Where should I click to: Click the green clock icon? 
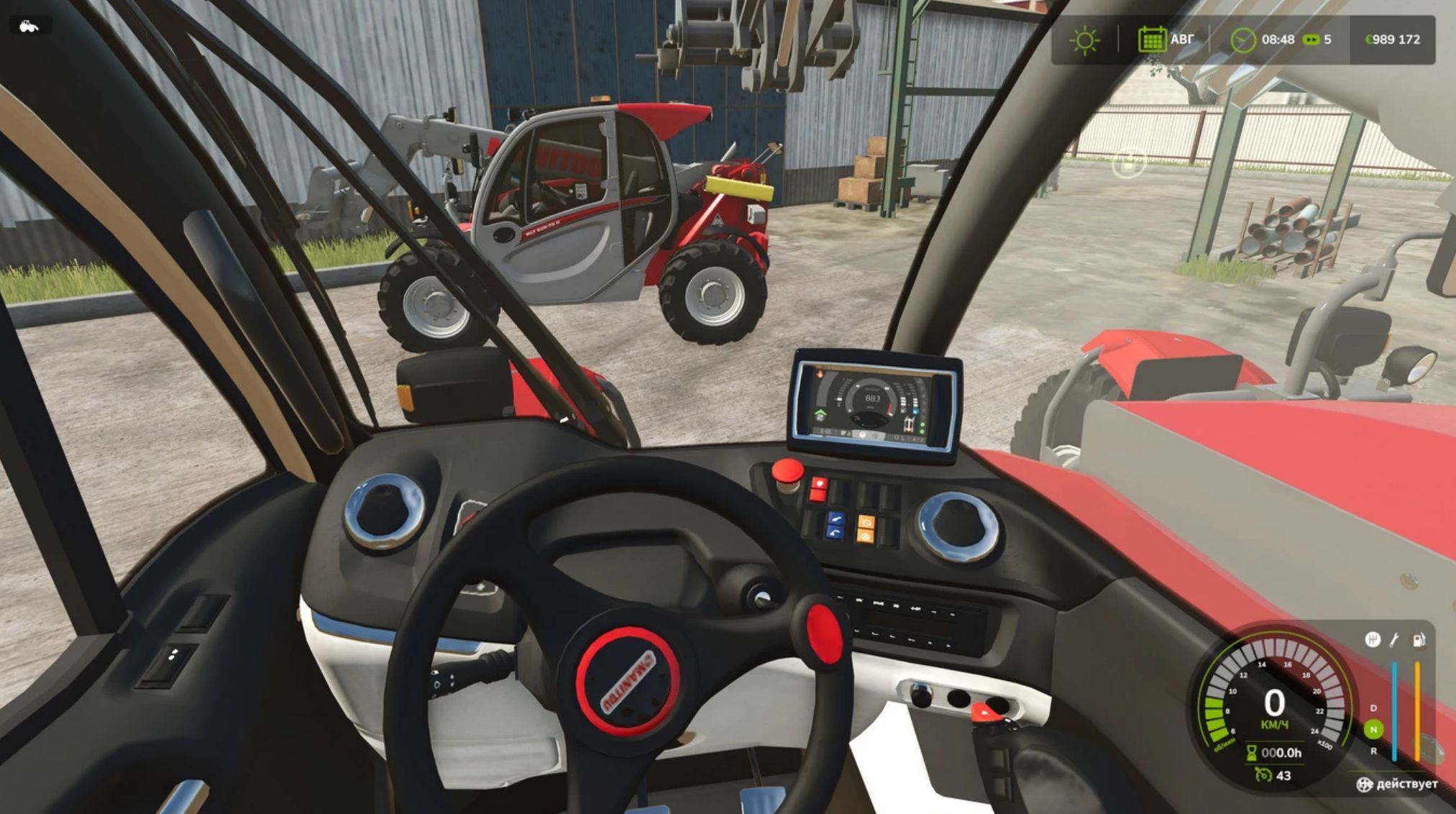pos(1242,40)
